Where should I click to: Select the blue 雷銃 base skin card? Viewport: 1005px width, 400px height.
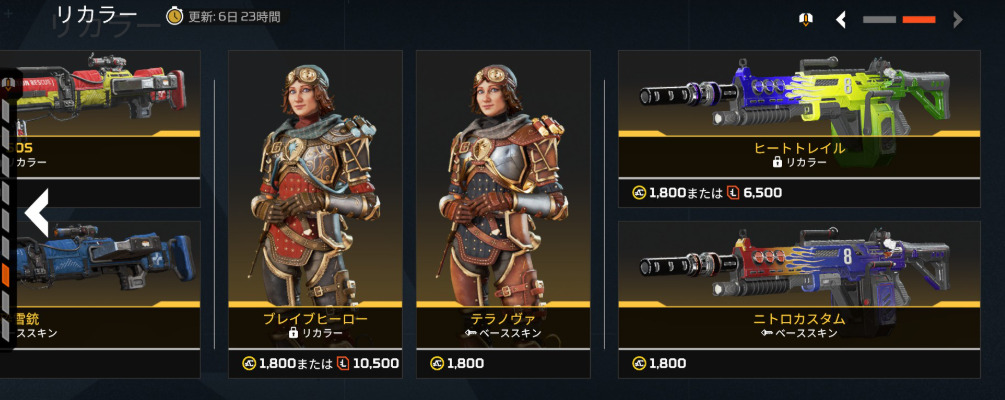coord(100,285)
